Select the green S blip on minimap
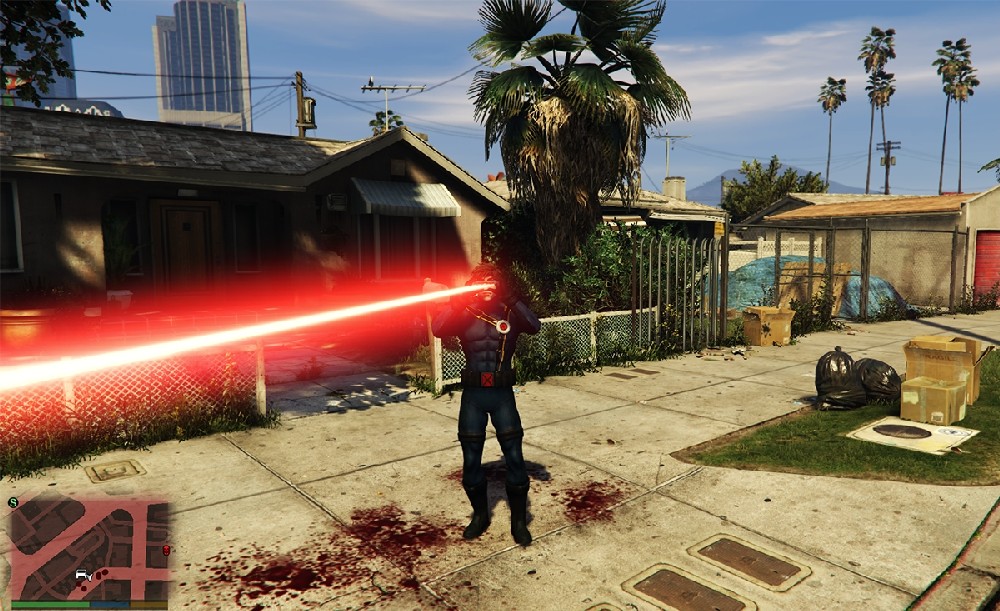 click(x=12, y=502)
